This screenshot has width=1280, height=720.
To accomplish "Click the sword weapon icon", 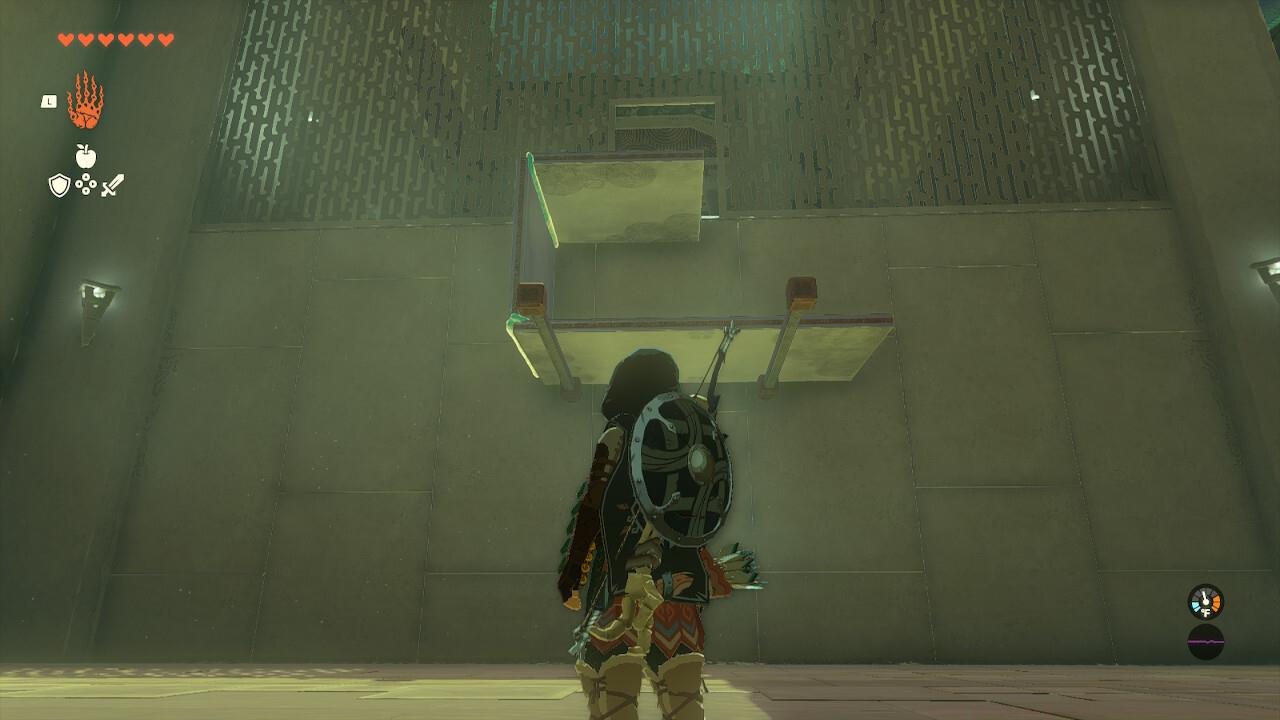I will coord(113,184).
